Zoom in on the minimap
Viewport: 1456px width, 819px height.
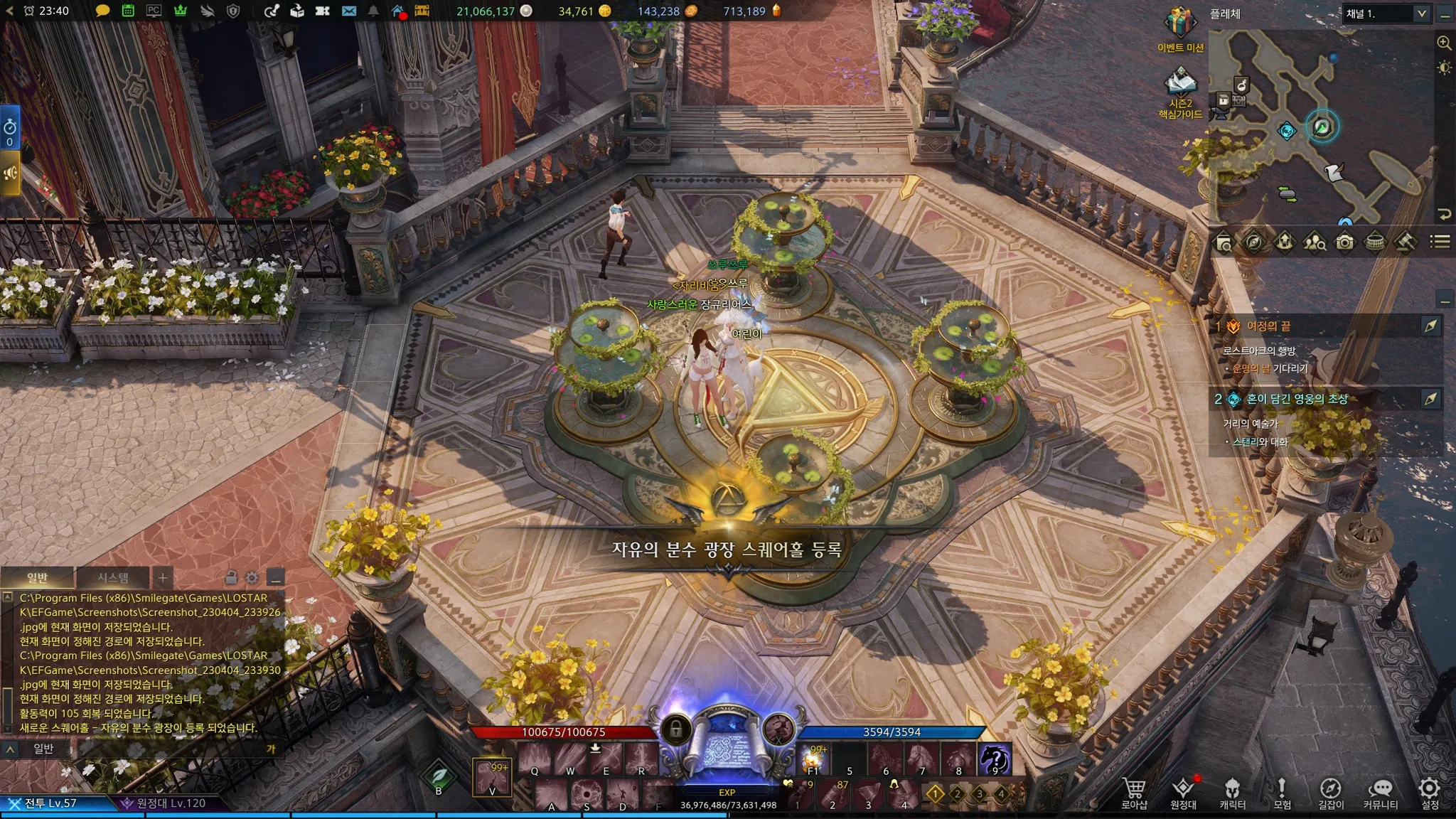[x=1444, y=43]
